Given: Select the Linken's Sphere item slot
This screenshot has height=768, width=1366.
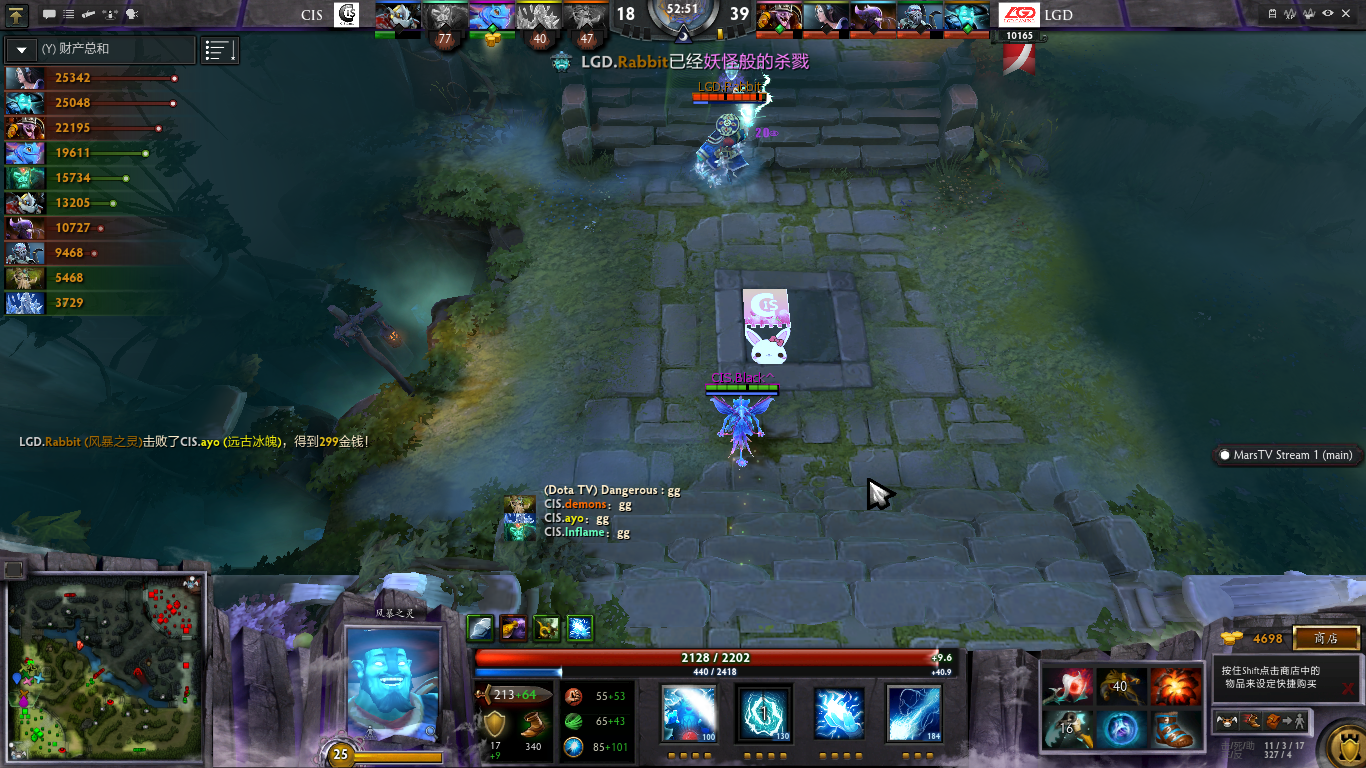Looking at the screenshot, I should 1121,729.
